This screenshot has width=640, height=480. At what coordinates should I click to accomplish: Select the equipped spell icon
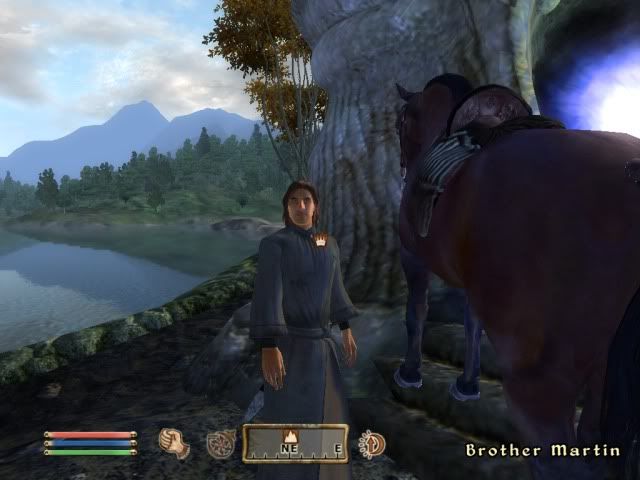(x=221, y=443)
